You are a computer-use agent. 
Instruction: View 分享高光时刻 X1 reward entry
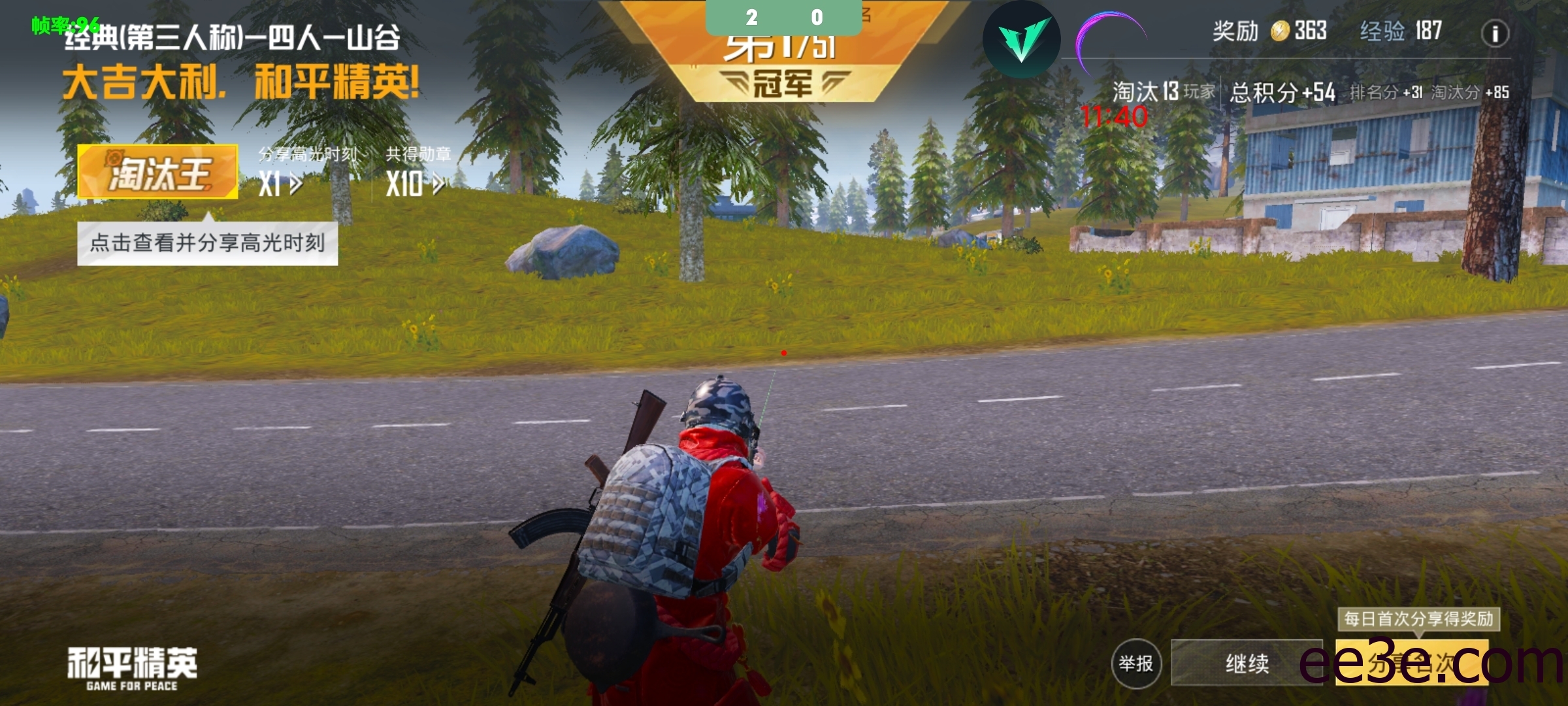(306, 172)
